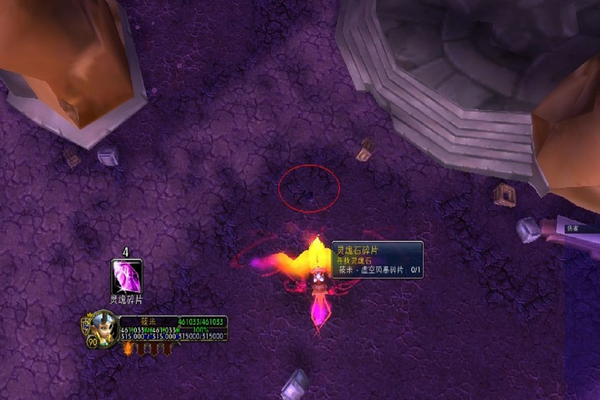Select the player character portrait
Image resolution: width=600 pixels, height=400 pixels.
[100, 327]
